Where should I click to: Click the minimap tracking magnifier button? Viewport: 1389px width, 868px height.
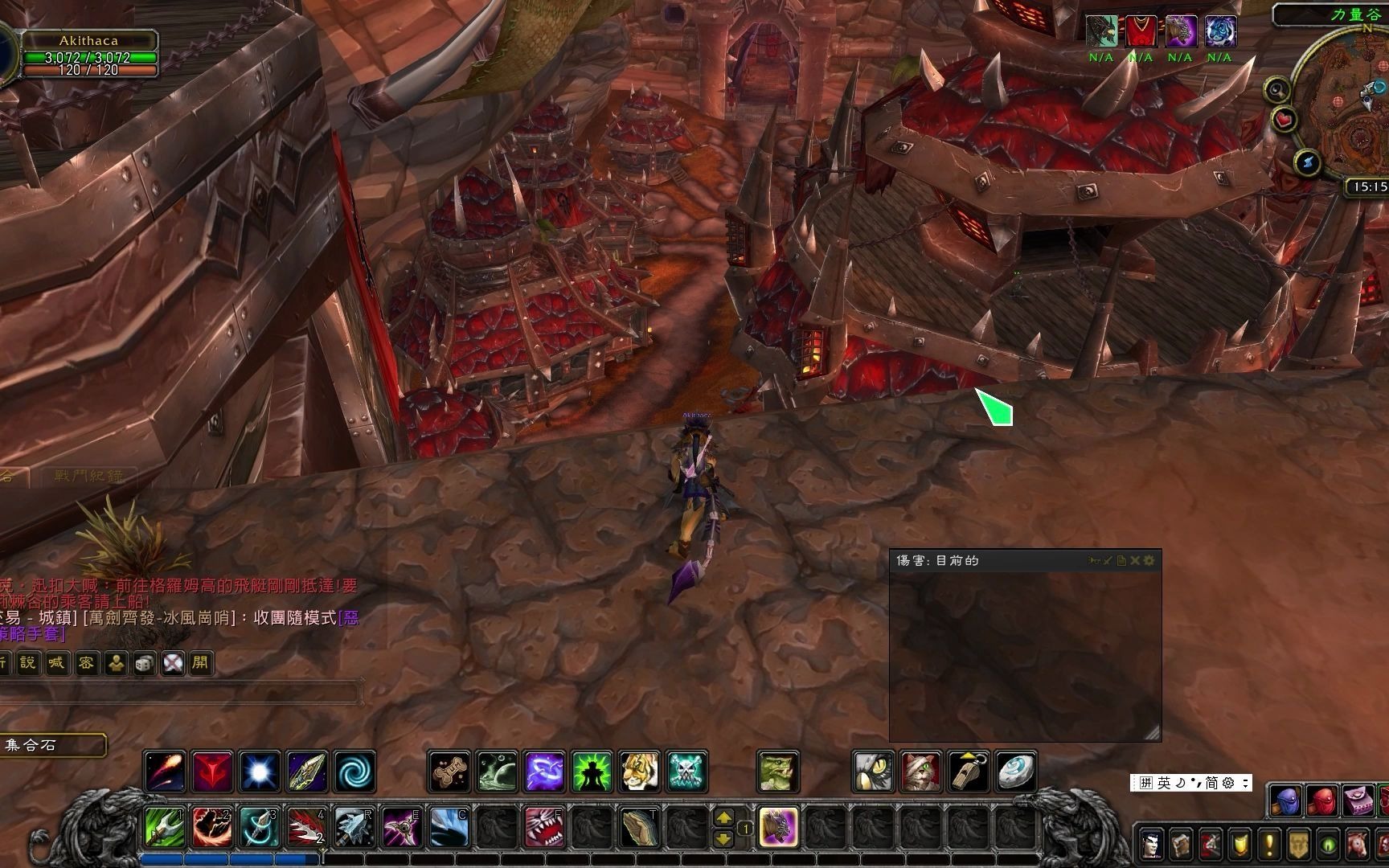[x=1277, y=89]
